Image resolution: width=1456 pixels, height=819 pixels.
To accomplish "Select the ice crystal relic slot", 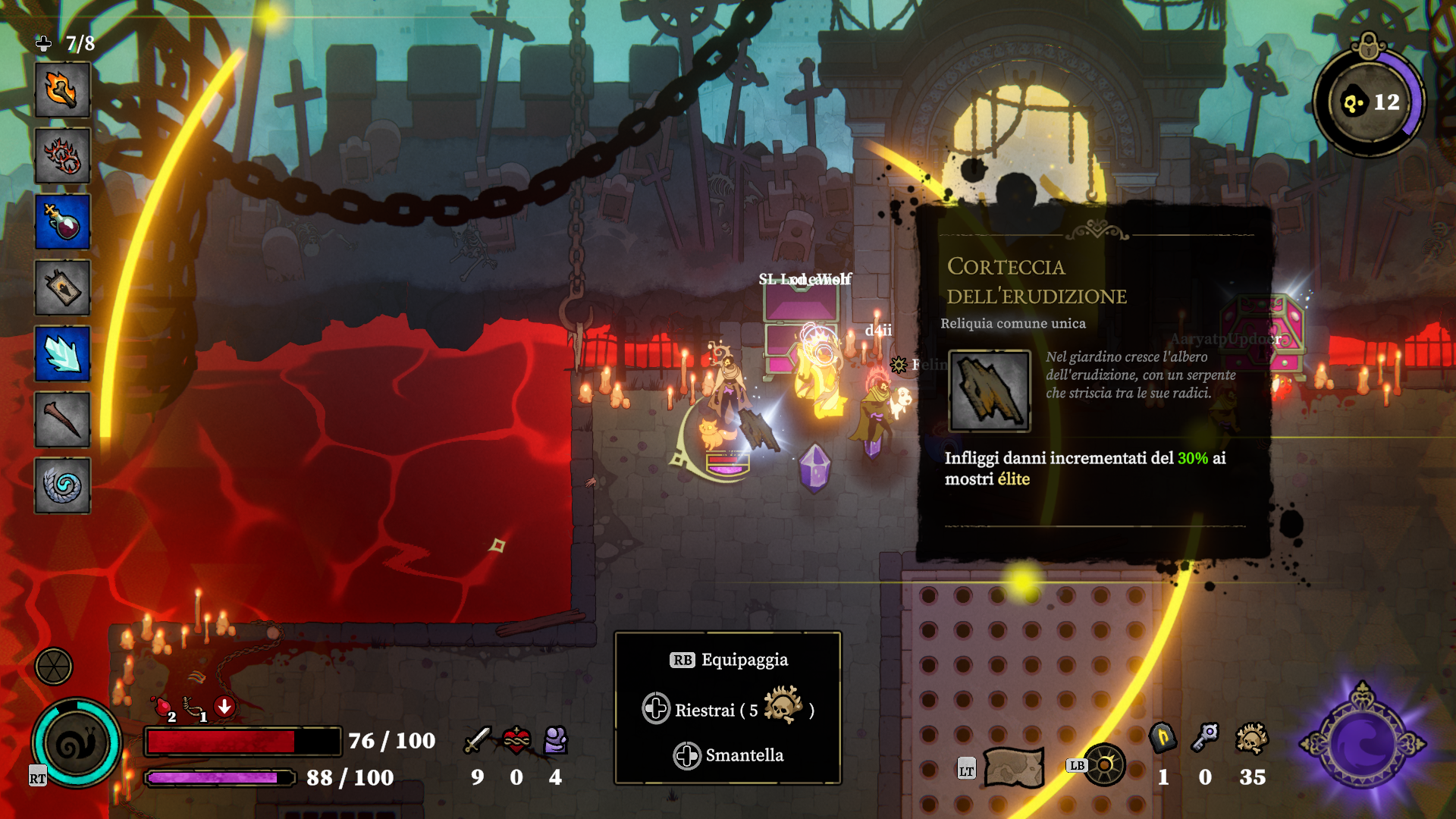I will [x=62, y=354].
